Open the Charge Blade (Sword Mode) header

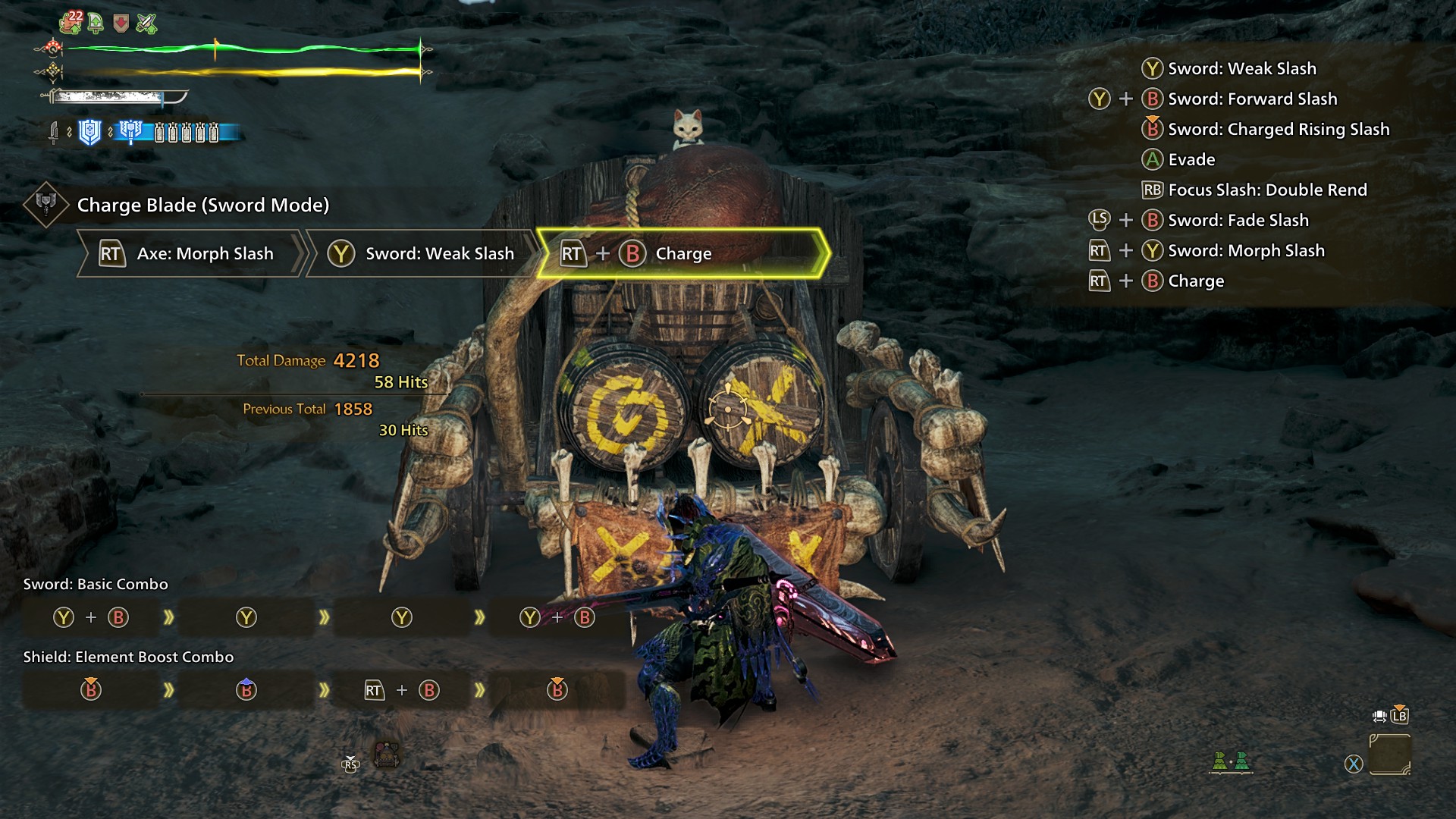(x=202, y=205)
